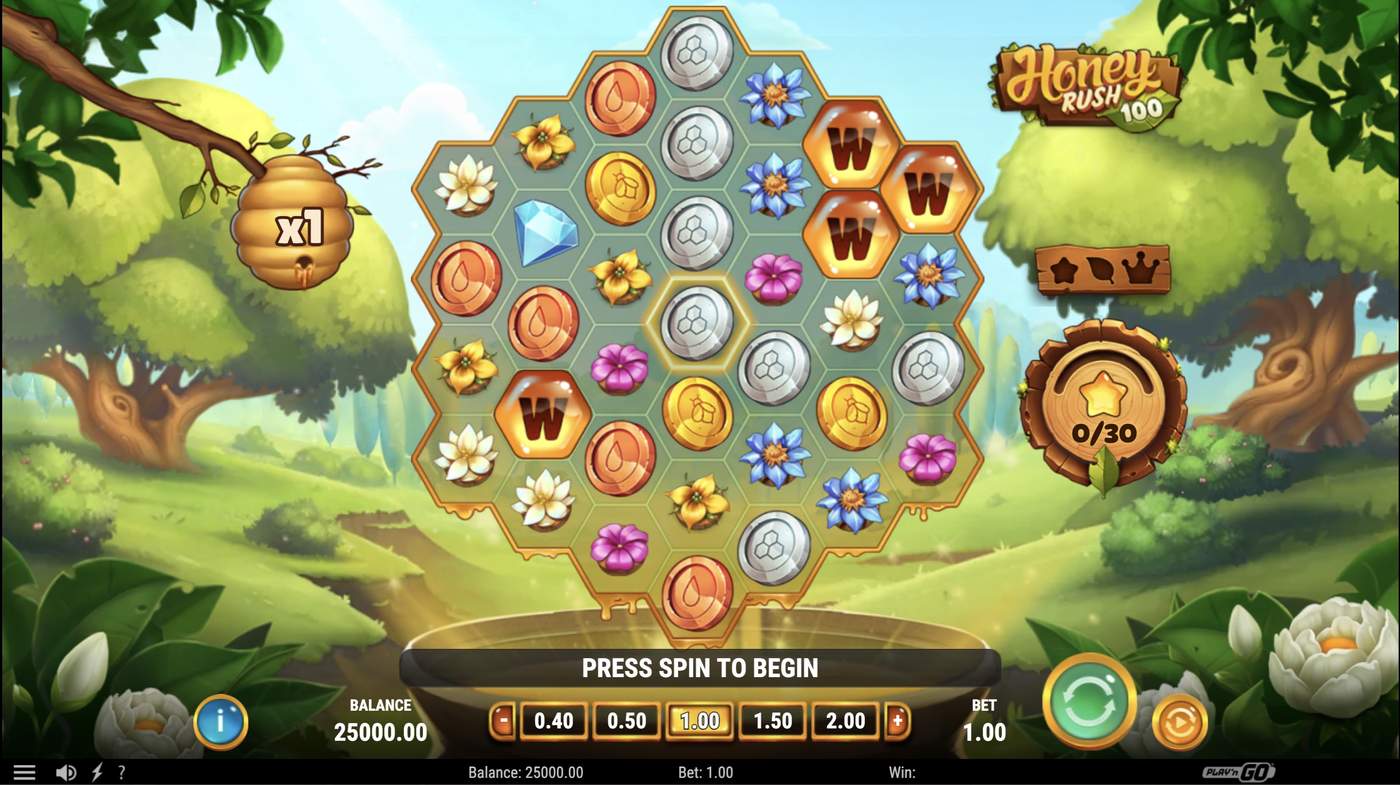Screen dimensions: 1400x785
Task: Open the Honey Rush 100 logo
Action: pyautogui.click(x=1085, y=85)
